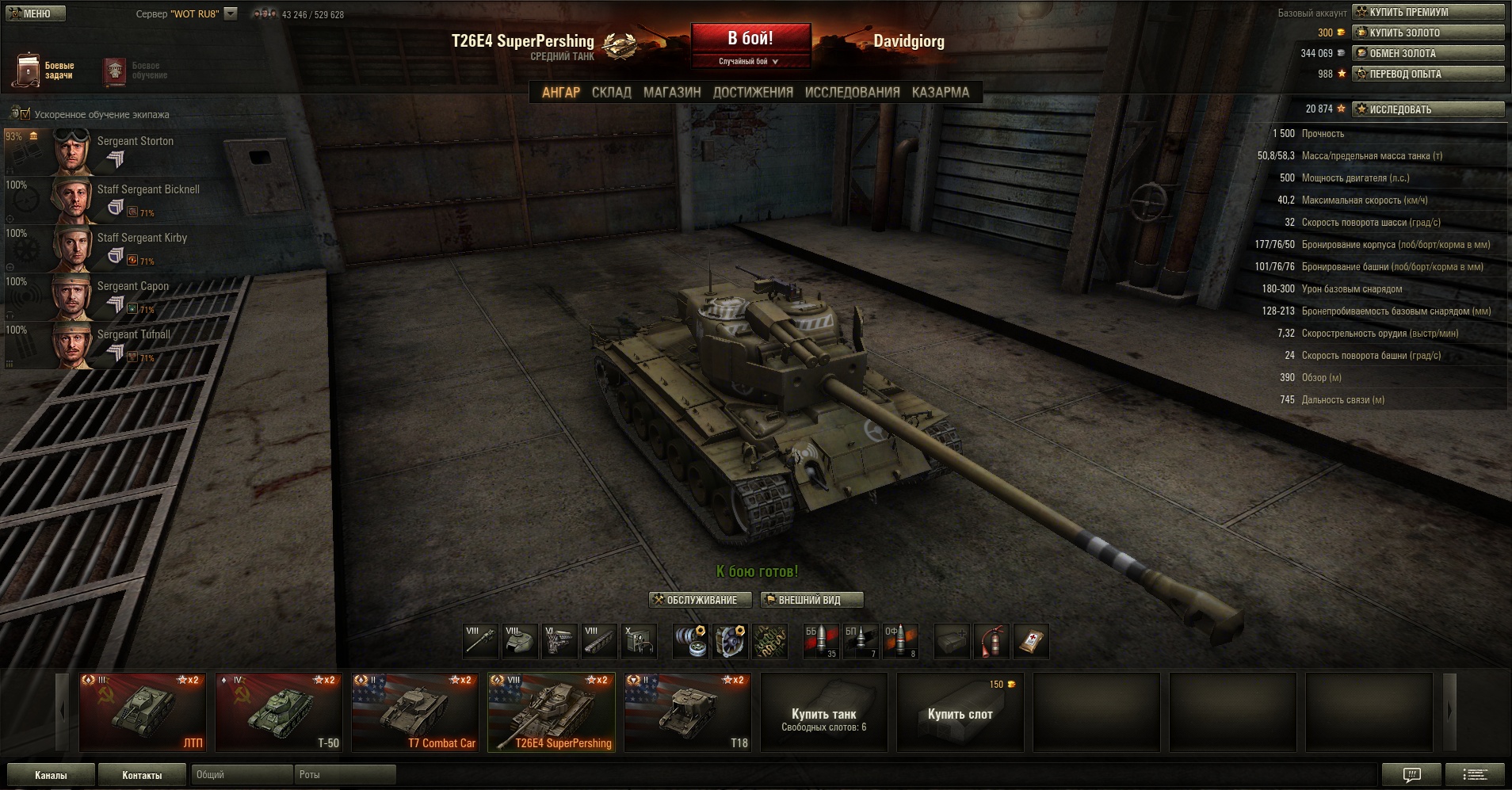Choose the Купить танк slot
Image resolution: width=1512 pixels, height=790 pixels.
pos(823,712)
